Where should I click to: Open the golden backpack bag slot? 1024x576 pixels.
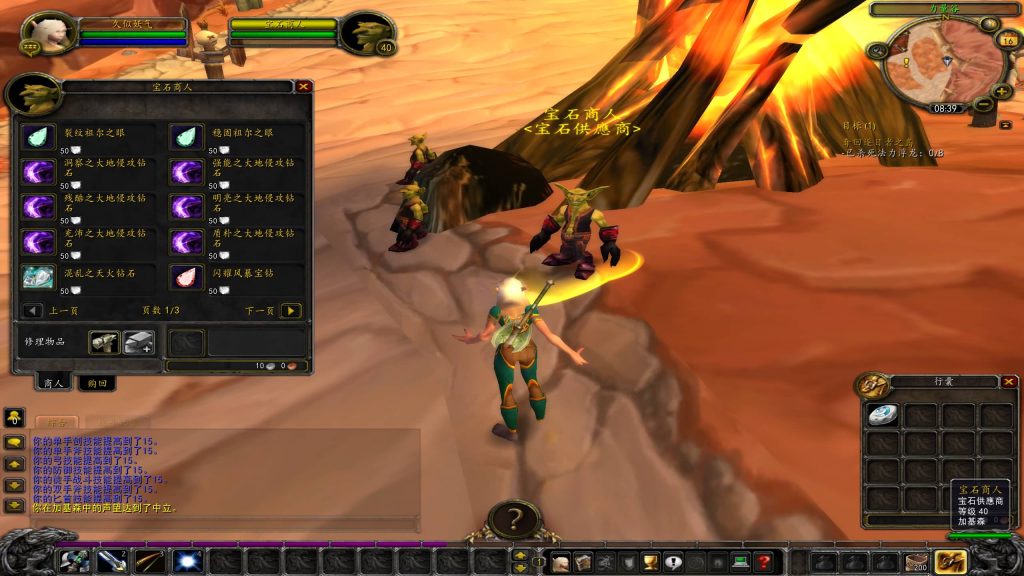tap(949, 562)
